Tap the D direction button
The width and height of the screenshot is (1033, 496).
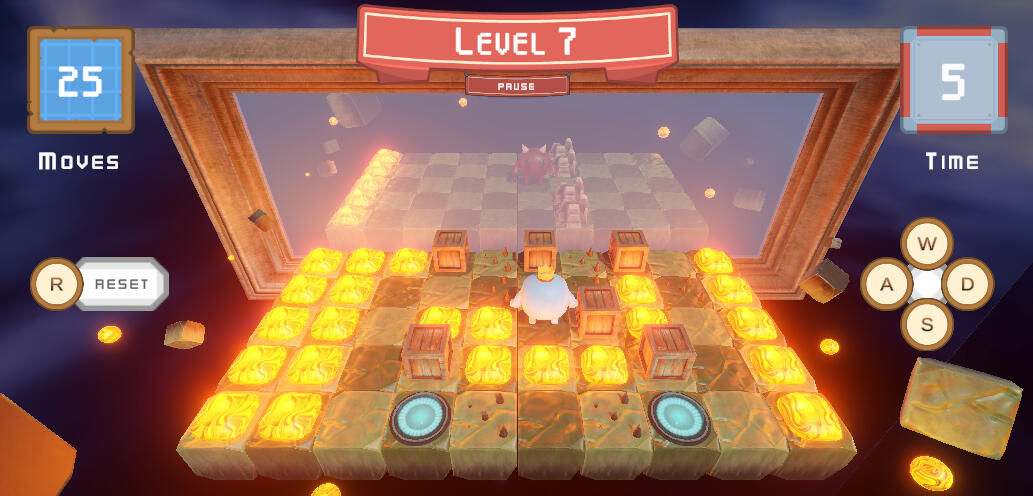tap(967, 284)
